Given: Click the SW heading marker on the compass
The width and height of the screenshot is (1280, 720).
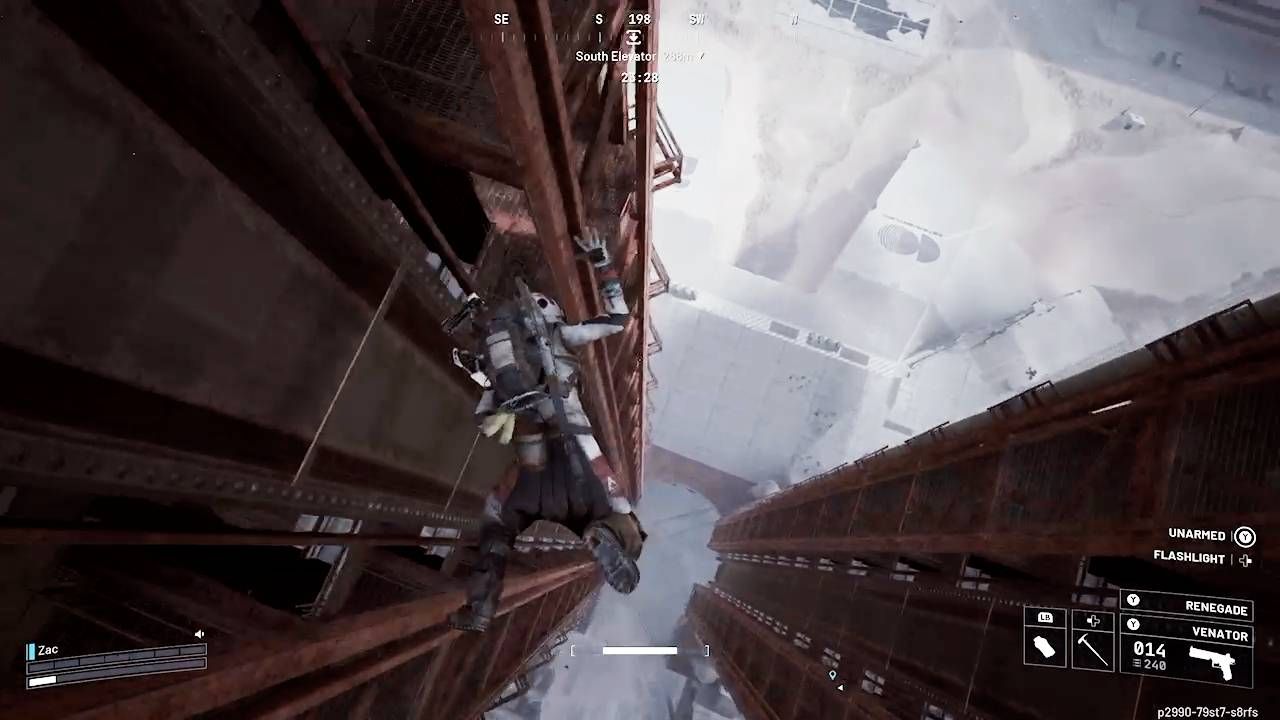Looking at the screenshot, I should (696, 19).
